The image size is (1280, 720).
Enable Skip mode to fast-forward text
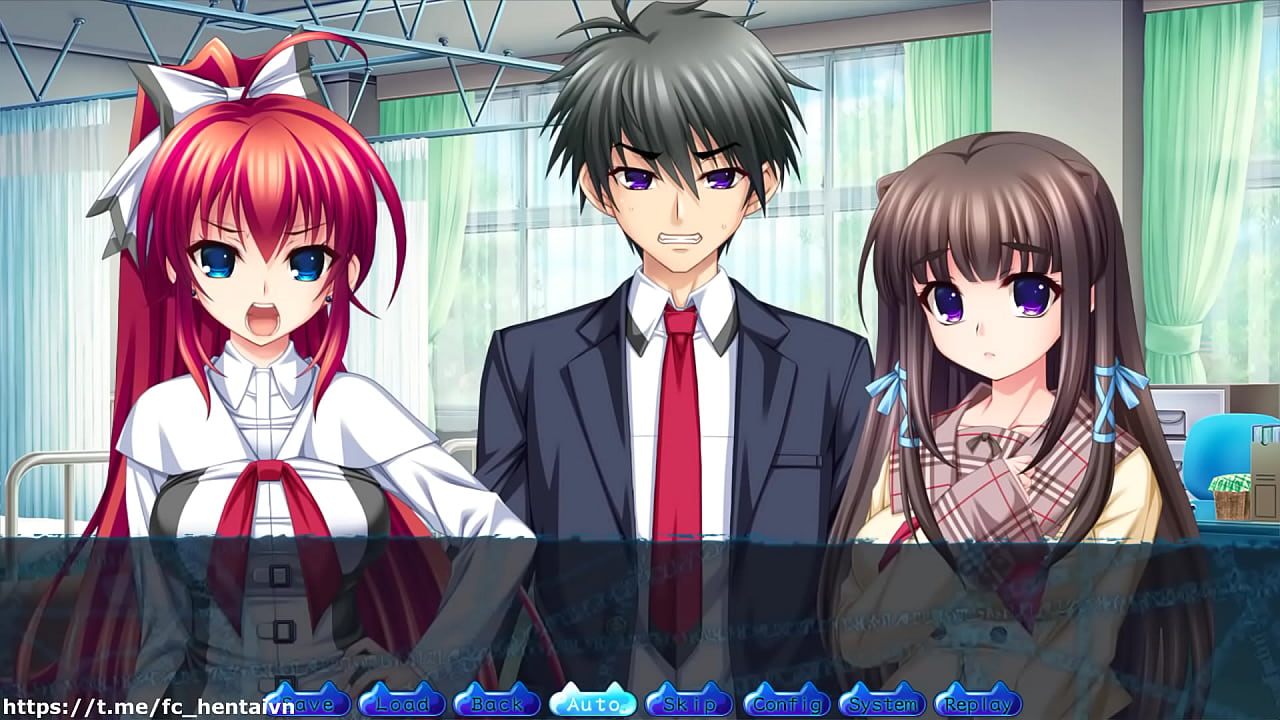coord(691,704)
